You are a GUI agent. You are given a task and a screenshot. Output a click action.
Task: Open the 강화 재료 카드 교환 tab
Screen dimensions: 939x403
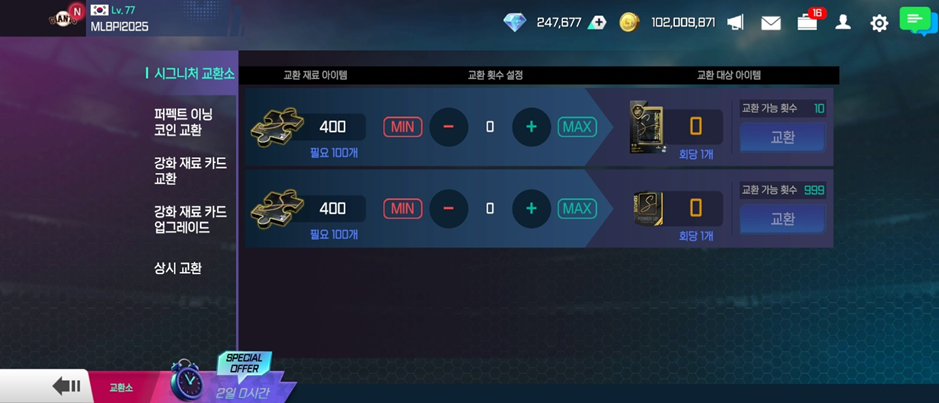coord(190,171)
